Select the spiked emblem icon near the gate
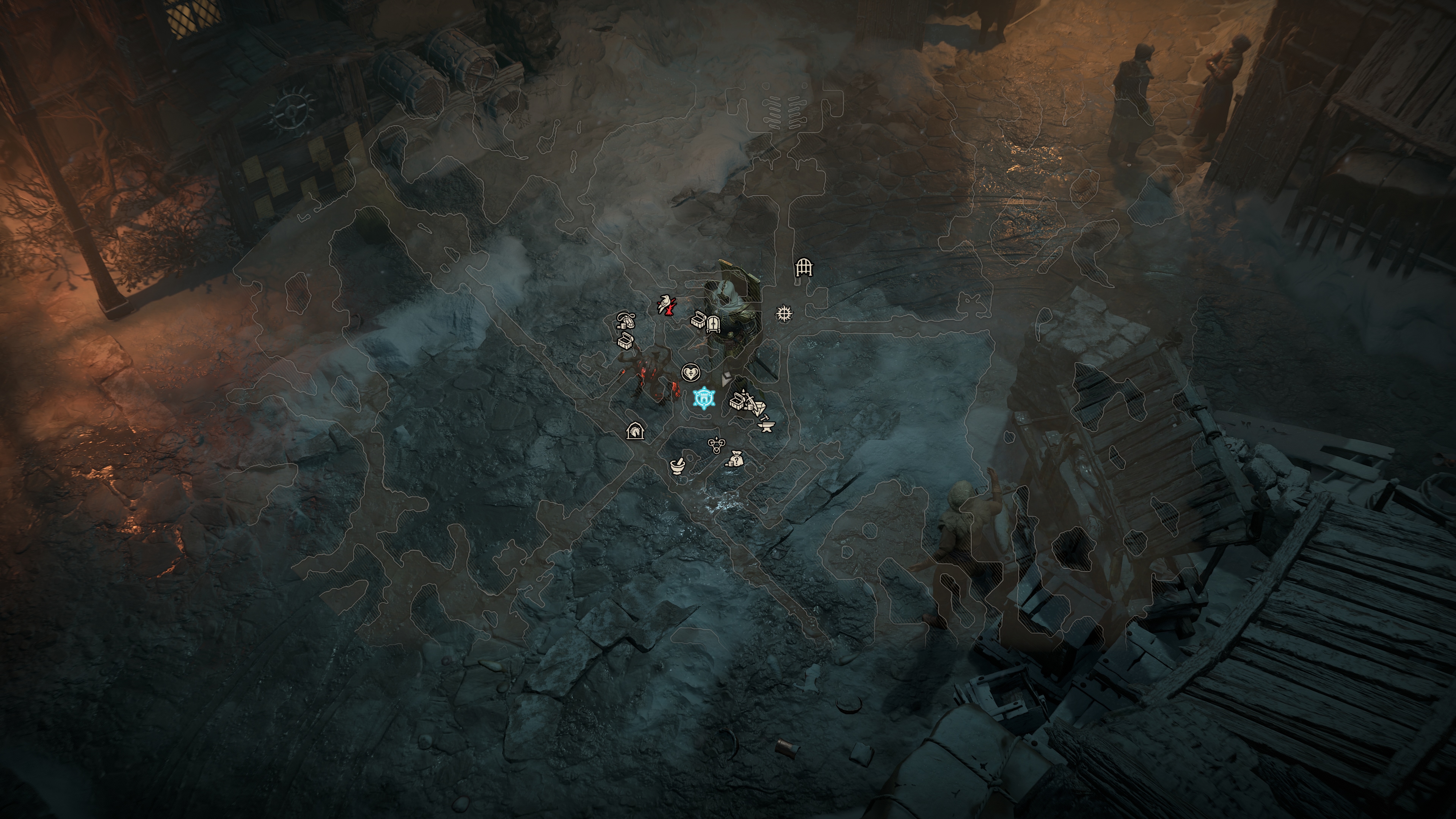 pyautogui.click(x=784, y=313)
